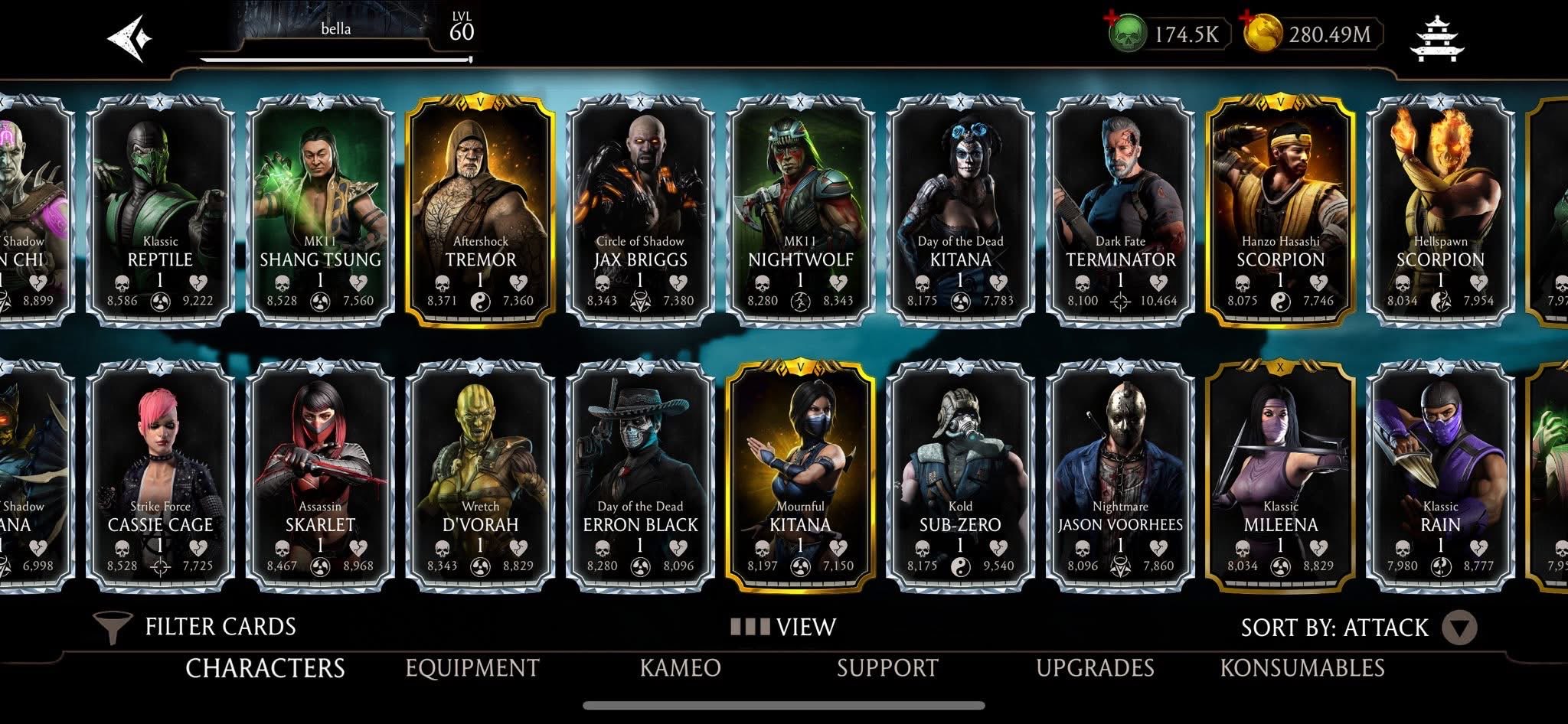1568x724 pixels.
Task: Select the KAMEO menu item
Action: tap(680, 668)
